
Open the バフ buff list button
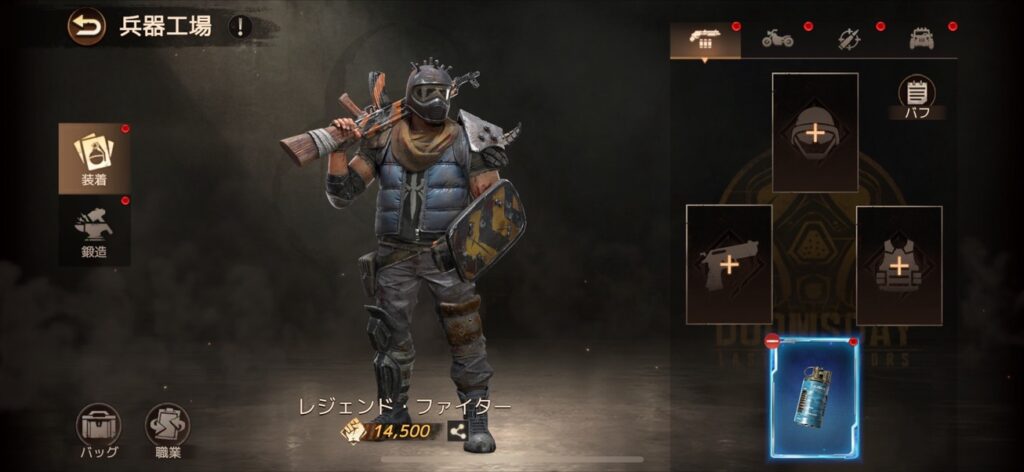click(916, 97)
